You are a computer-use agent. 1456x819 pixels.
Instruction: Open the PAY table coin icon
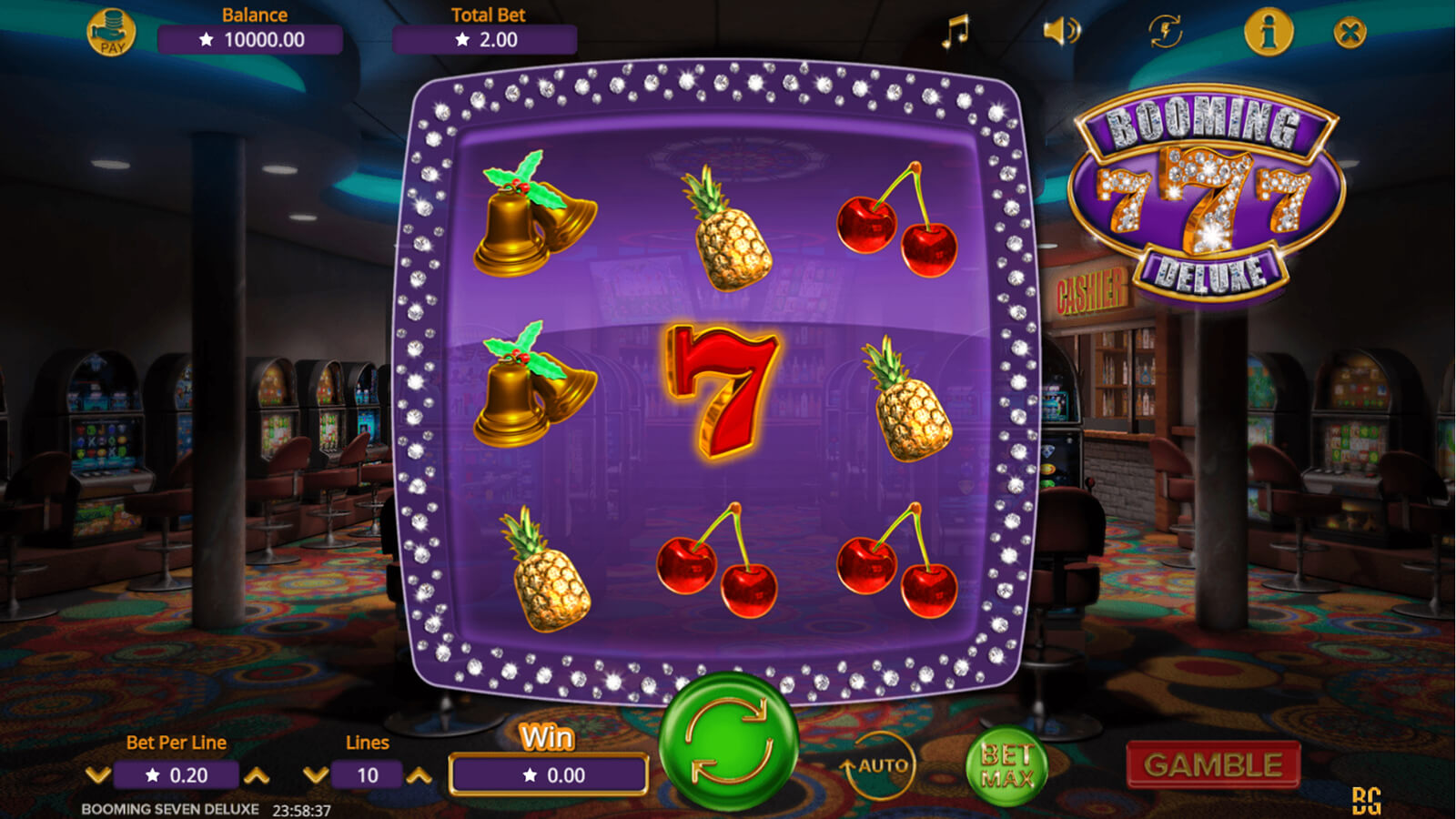click(x=111, y=33)
